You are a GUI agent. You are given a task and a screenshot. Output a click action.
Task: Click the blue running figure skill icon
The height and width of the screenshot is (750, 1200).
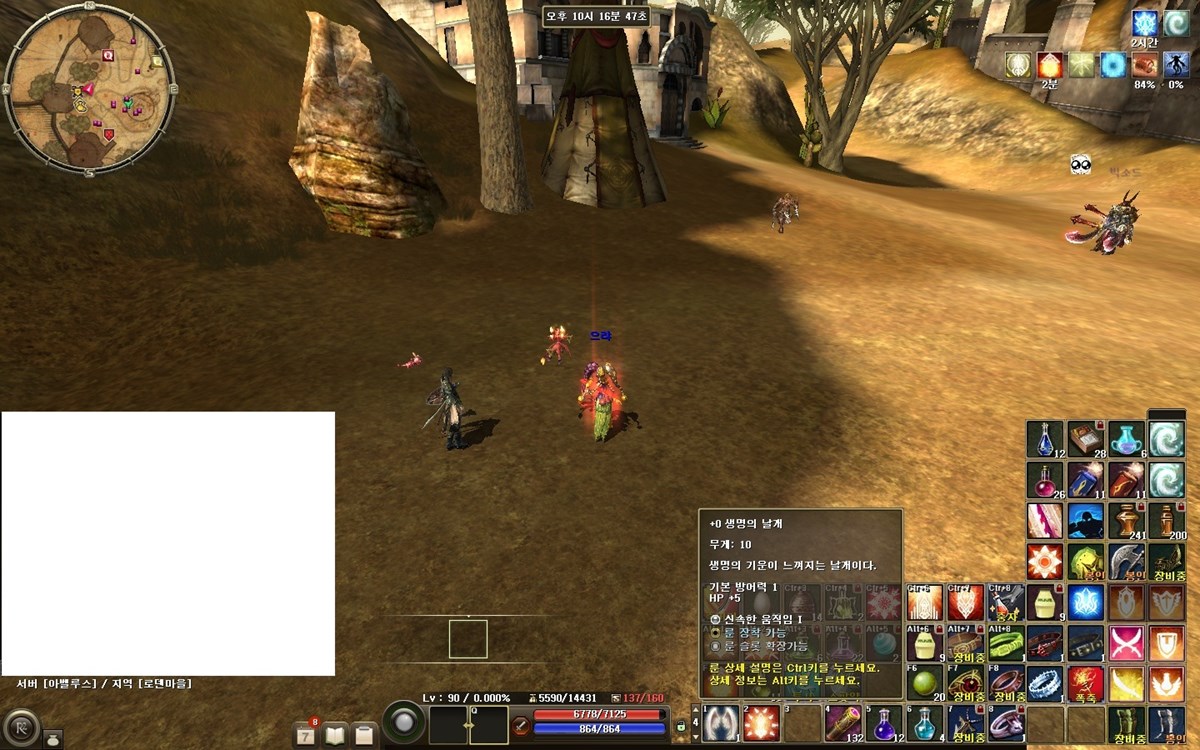click(x=1086, y=521)
